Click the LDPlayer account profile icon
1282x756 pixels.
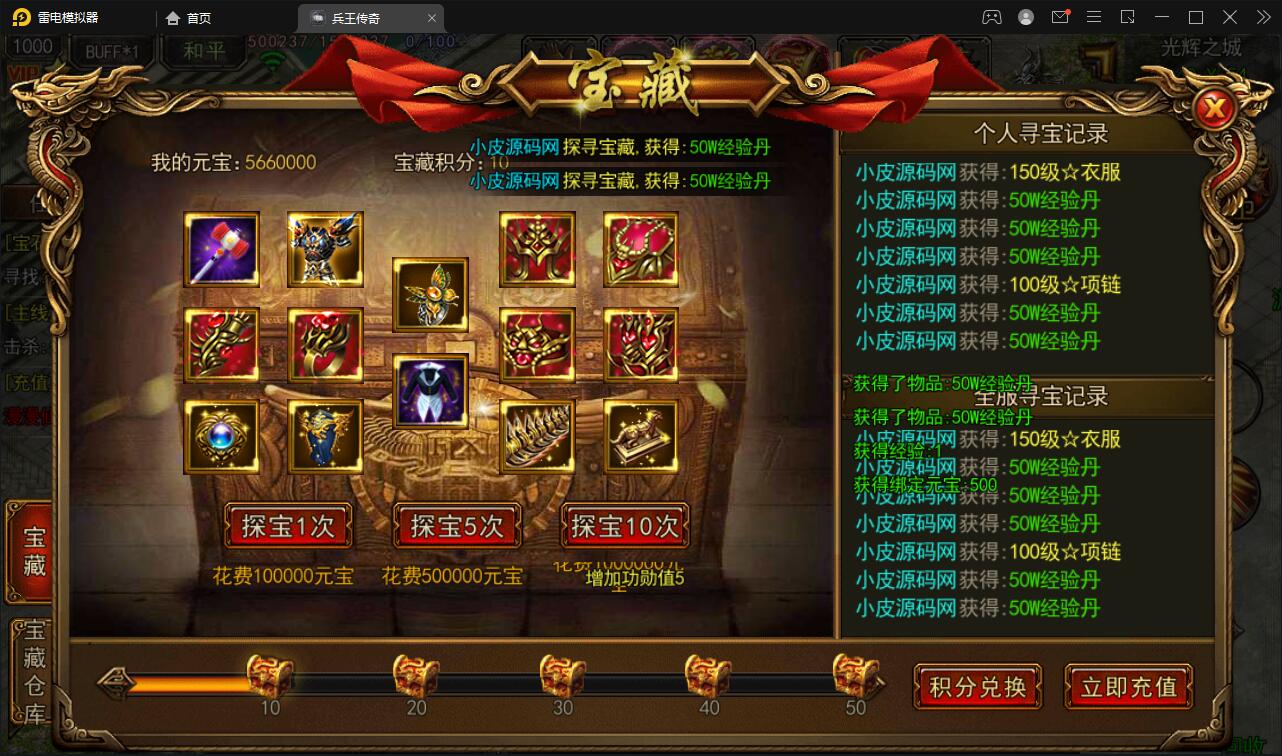click(x=1024, y=17)
